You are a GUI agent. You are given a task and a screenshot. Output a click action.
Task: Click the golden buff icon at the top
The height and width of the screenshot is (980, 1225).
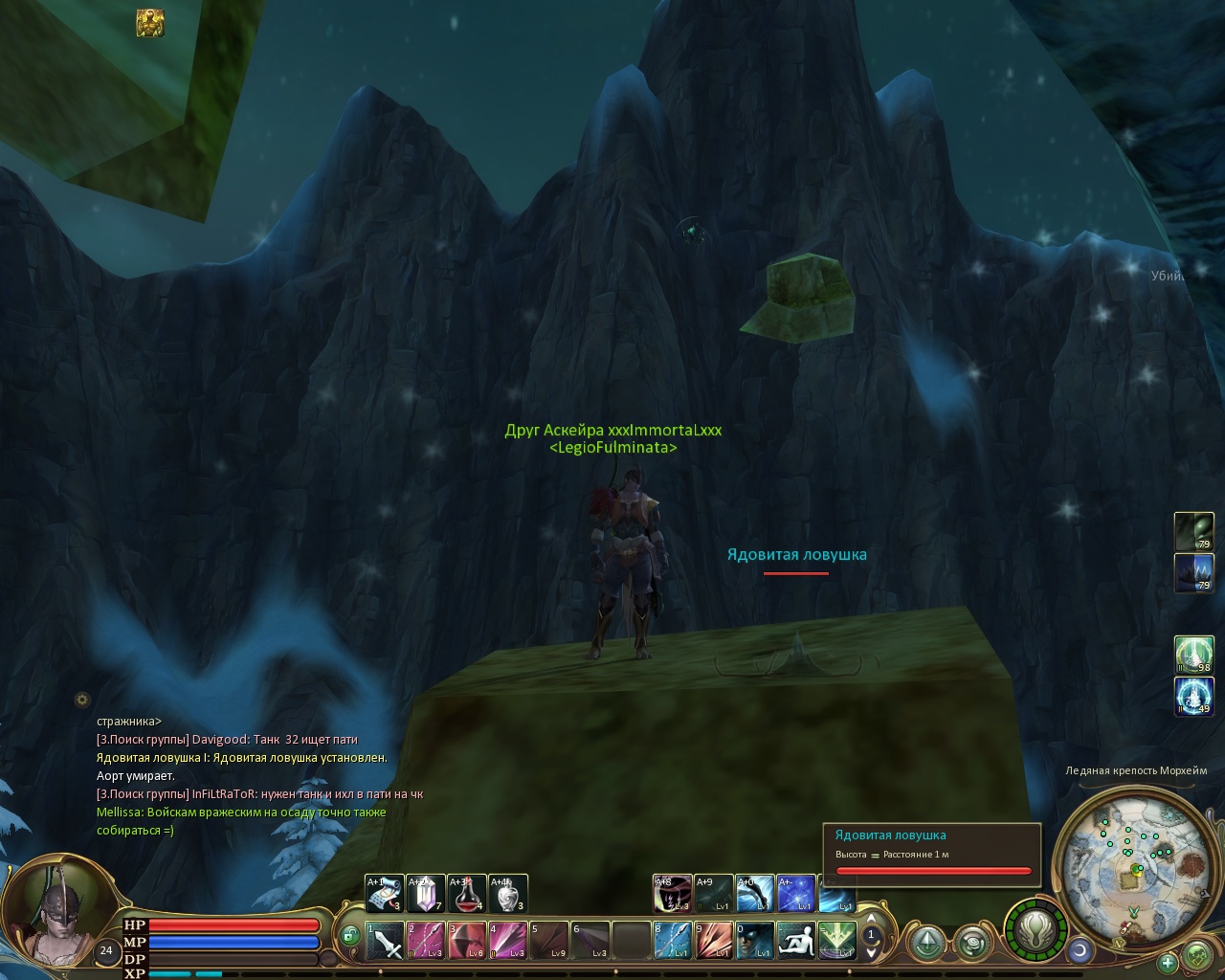point(149,23)
